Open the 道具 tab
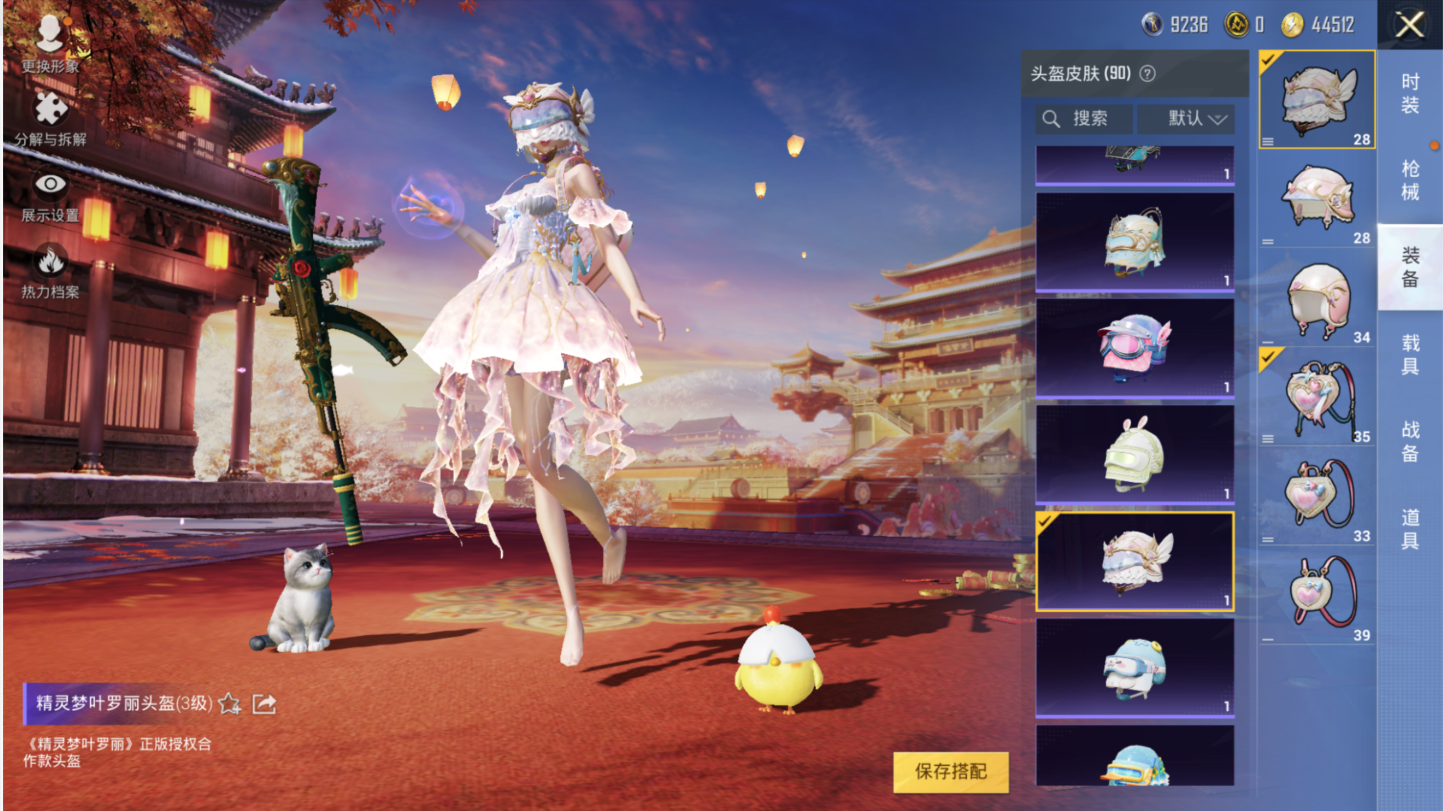1443x811 pixels. pyautogui.click(x=1409, y=528)
